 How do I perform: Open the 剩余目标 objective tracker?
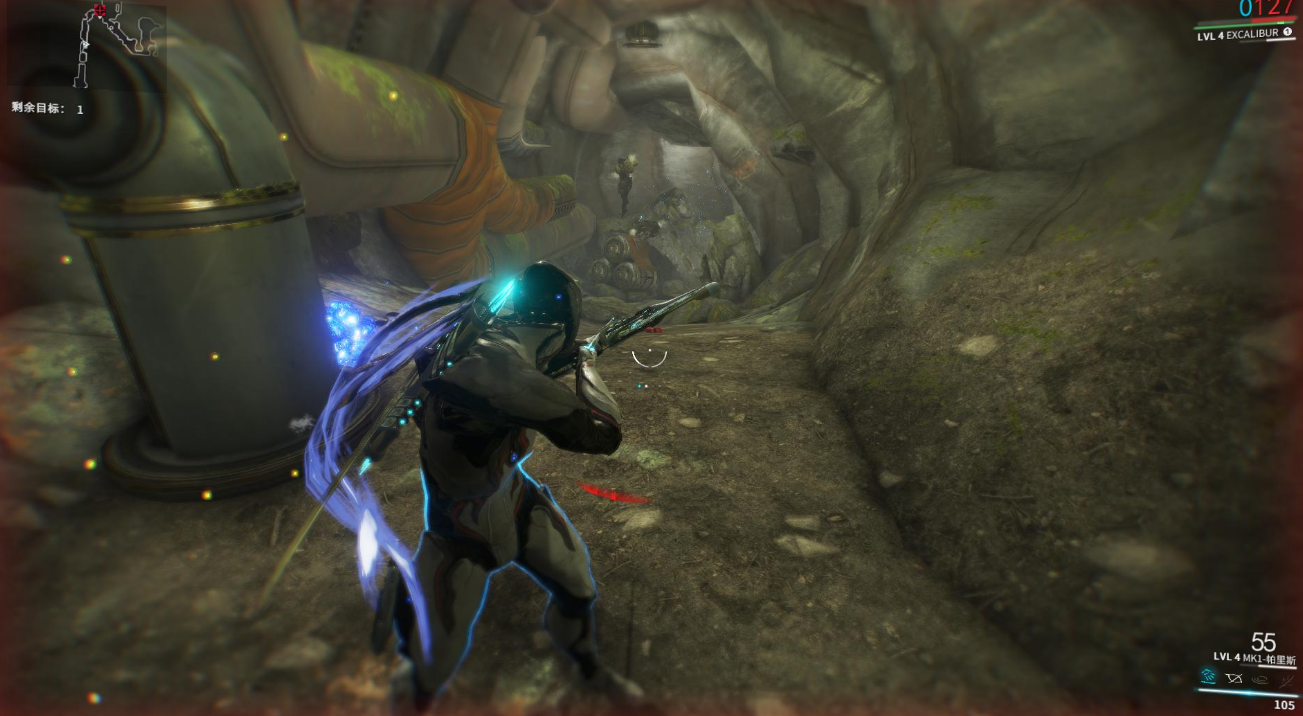pos(47,108)
